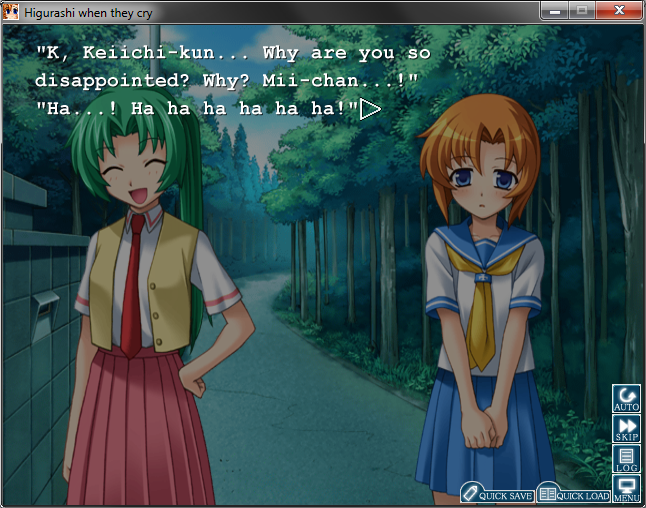Quick Save the current game
The width and height of the screenshot is (646, 508).
pos(496,494)
